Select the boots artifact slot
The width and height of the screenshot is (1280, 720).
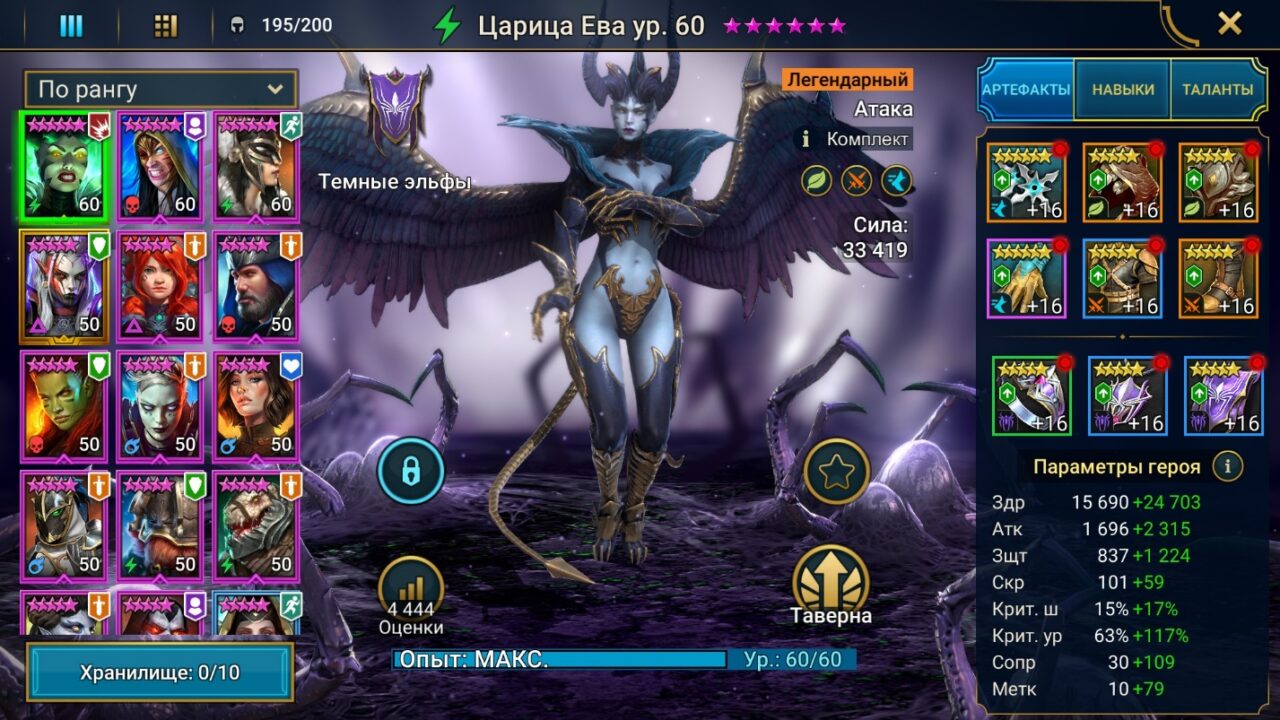[x=1218, y=278]
